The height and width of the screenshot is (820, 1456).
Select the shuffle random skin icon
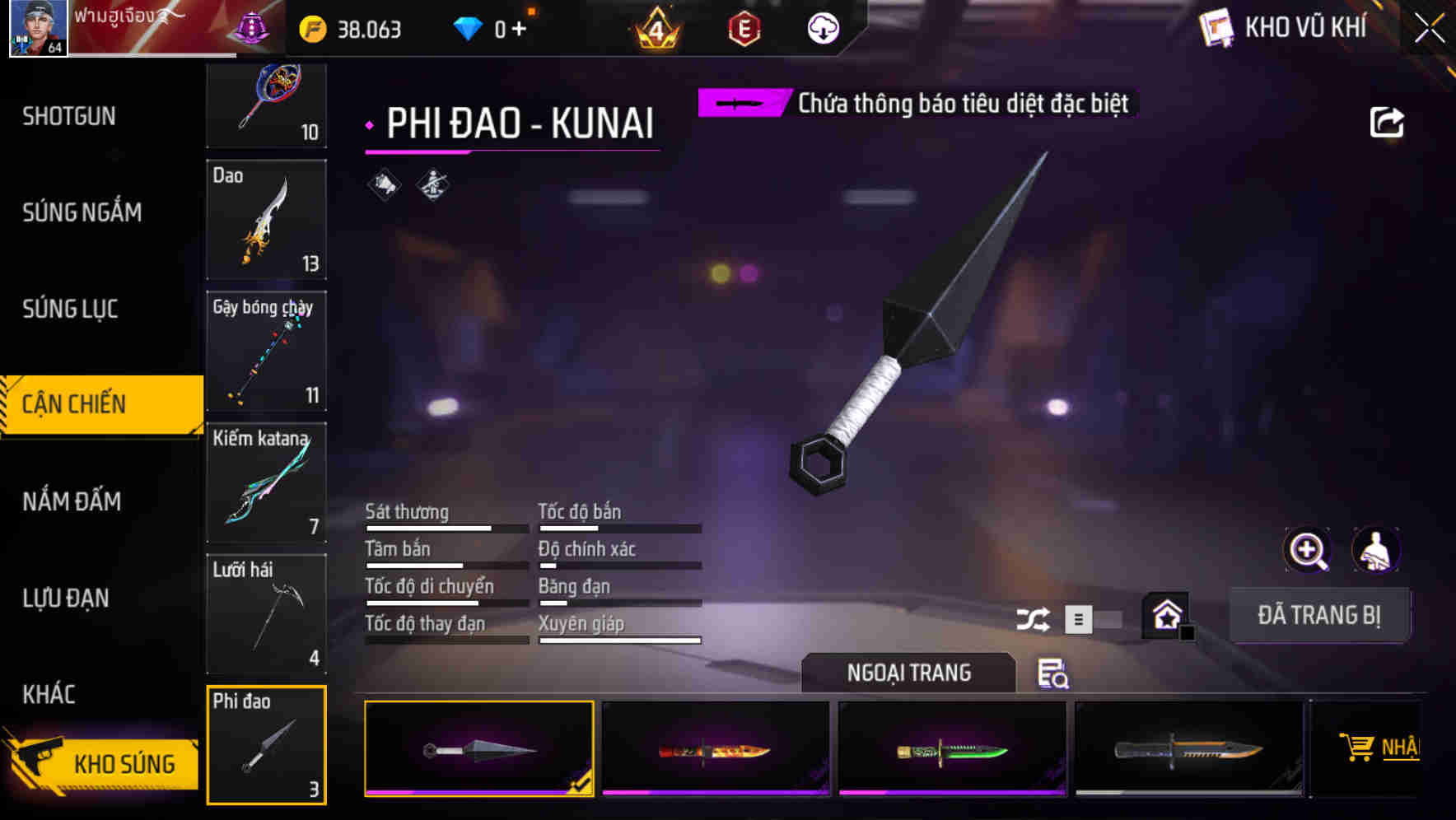(x=1034, y=617)
